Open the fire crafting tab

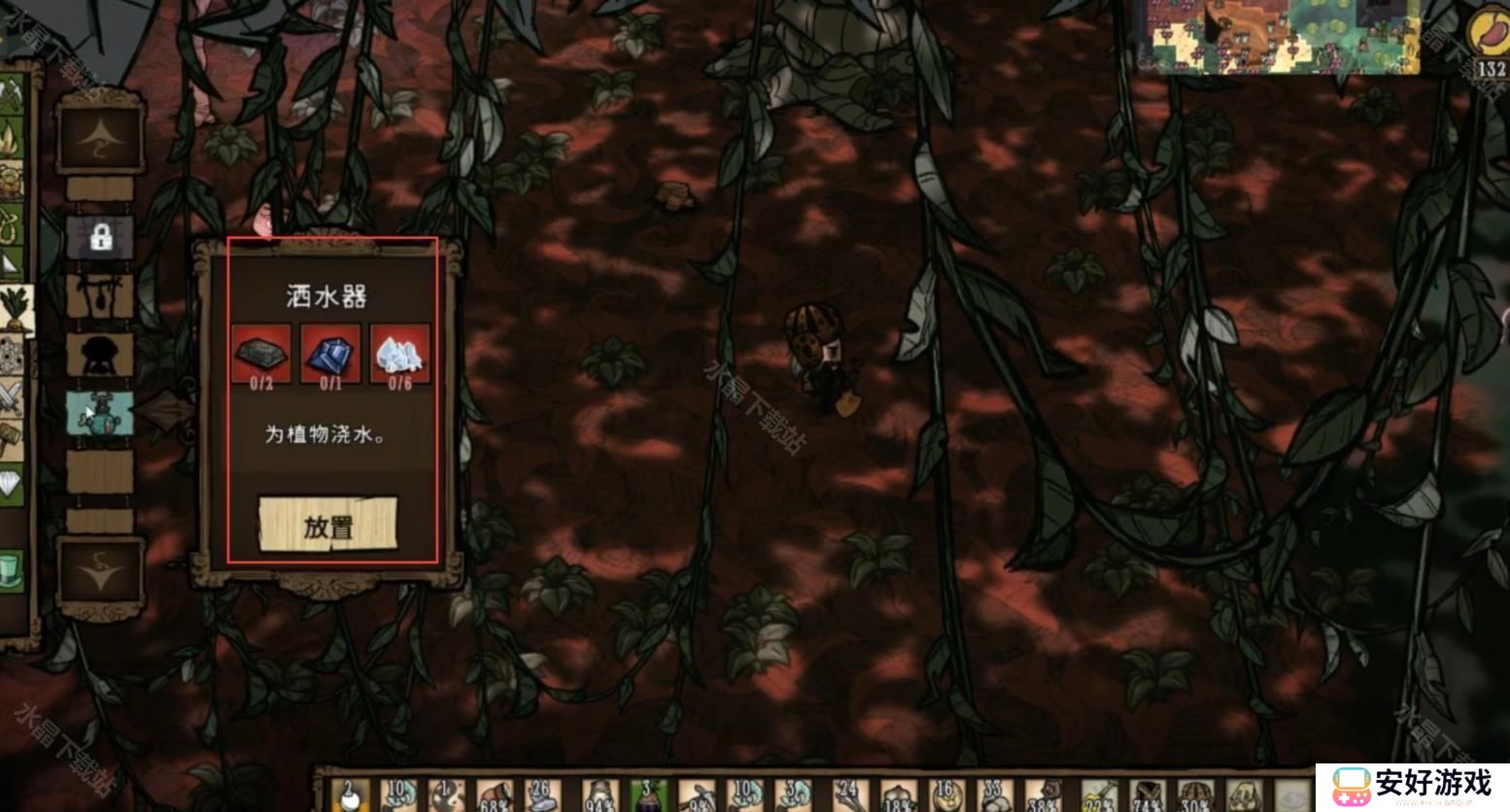pos(12,138)
